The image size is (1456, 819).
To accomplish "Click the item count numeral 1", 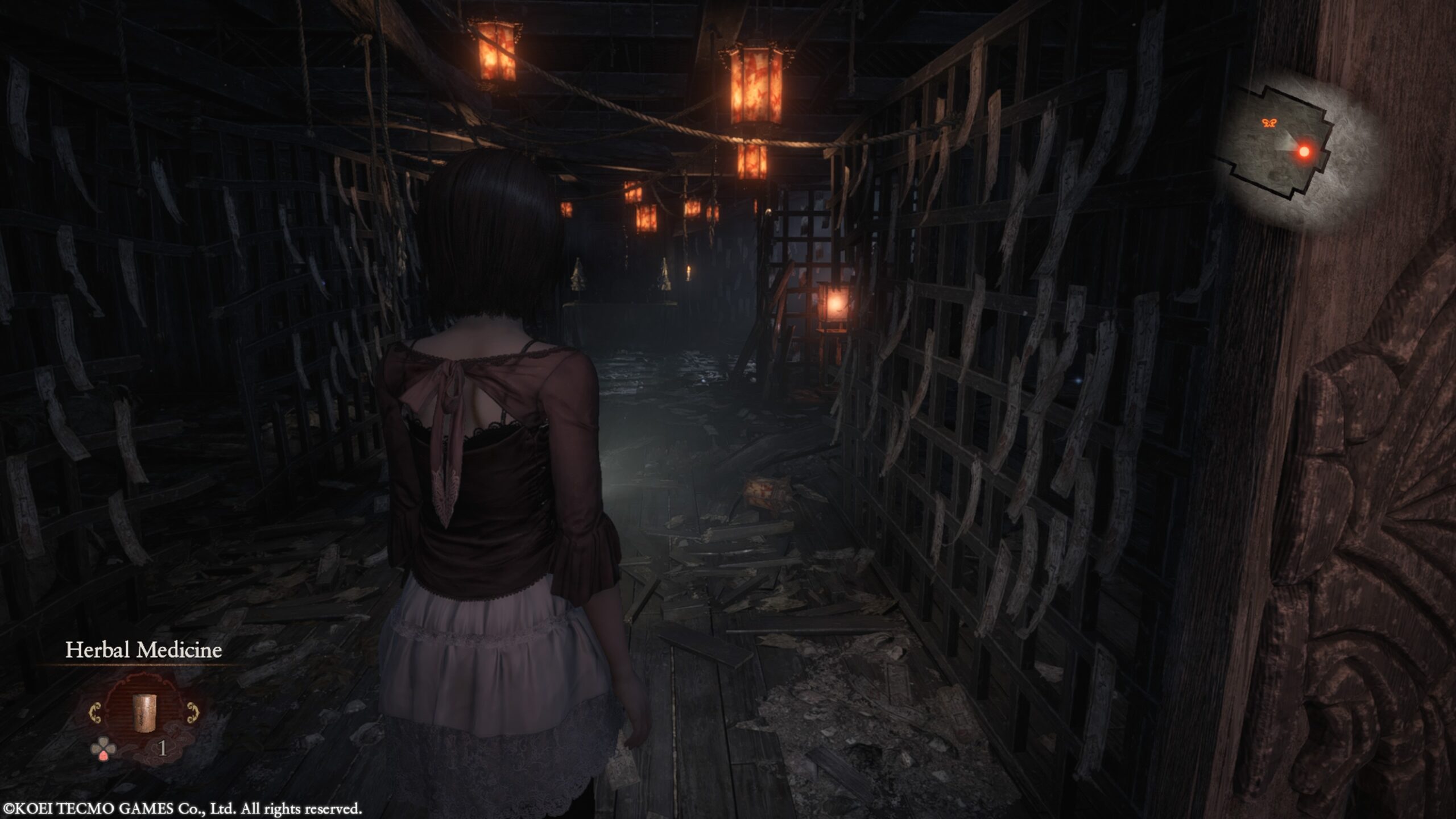I will [x=162, y=748].
